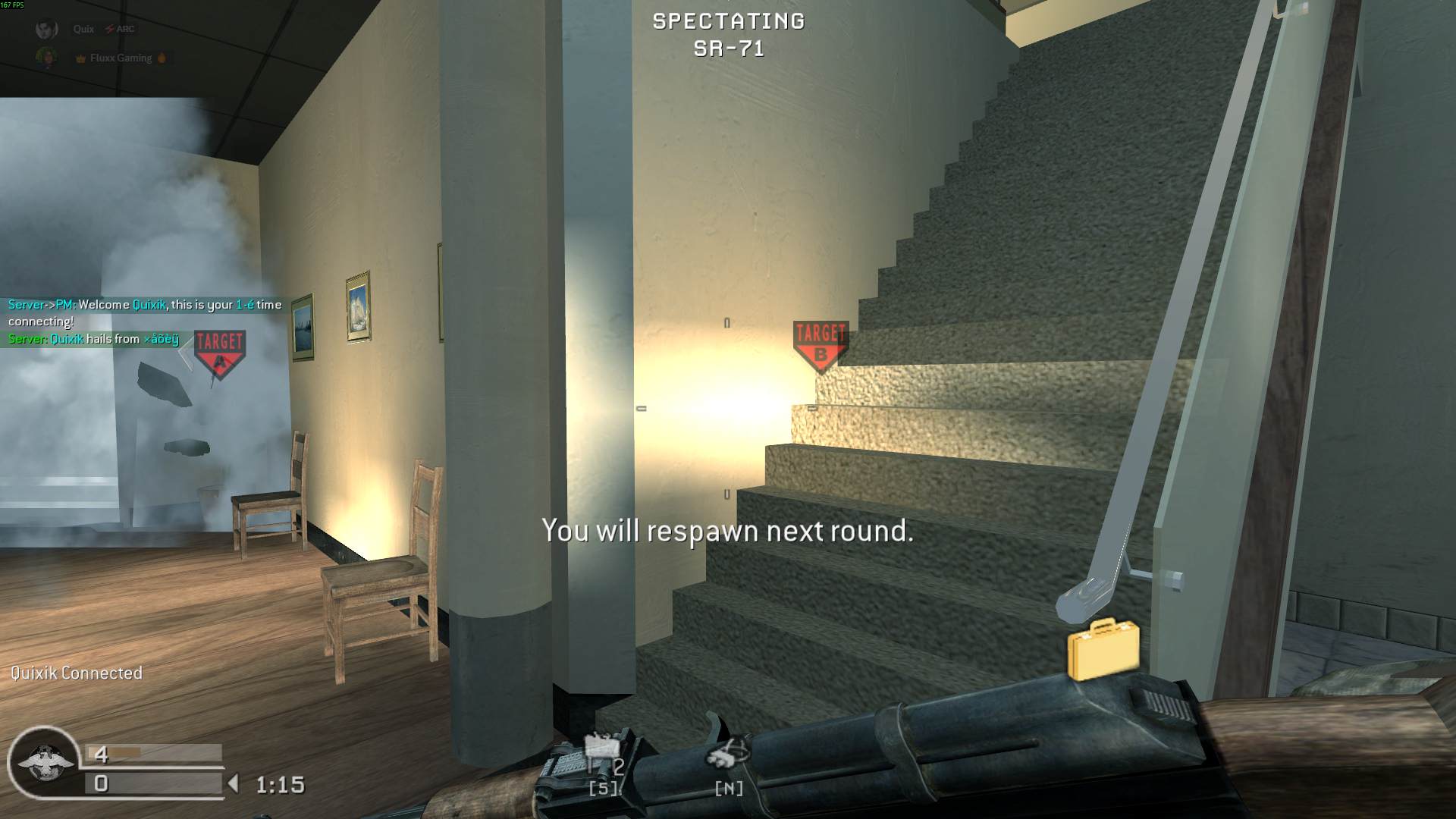Select Fluxx Gaming in the voice overlay
The image size is (1456, 819).
[121, 58]
